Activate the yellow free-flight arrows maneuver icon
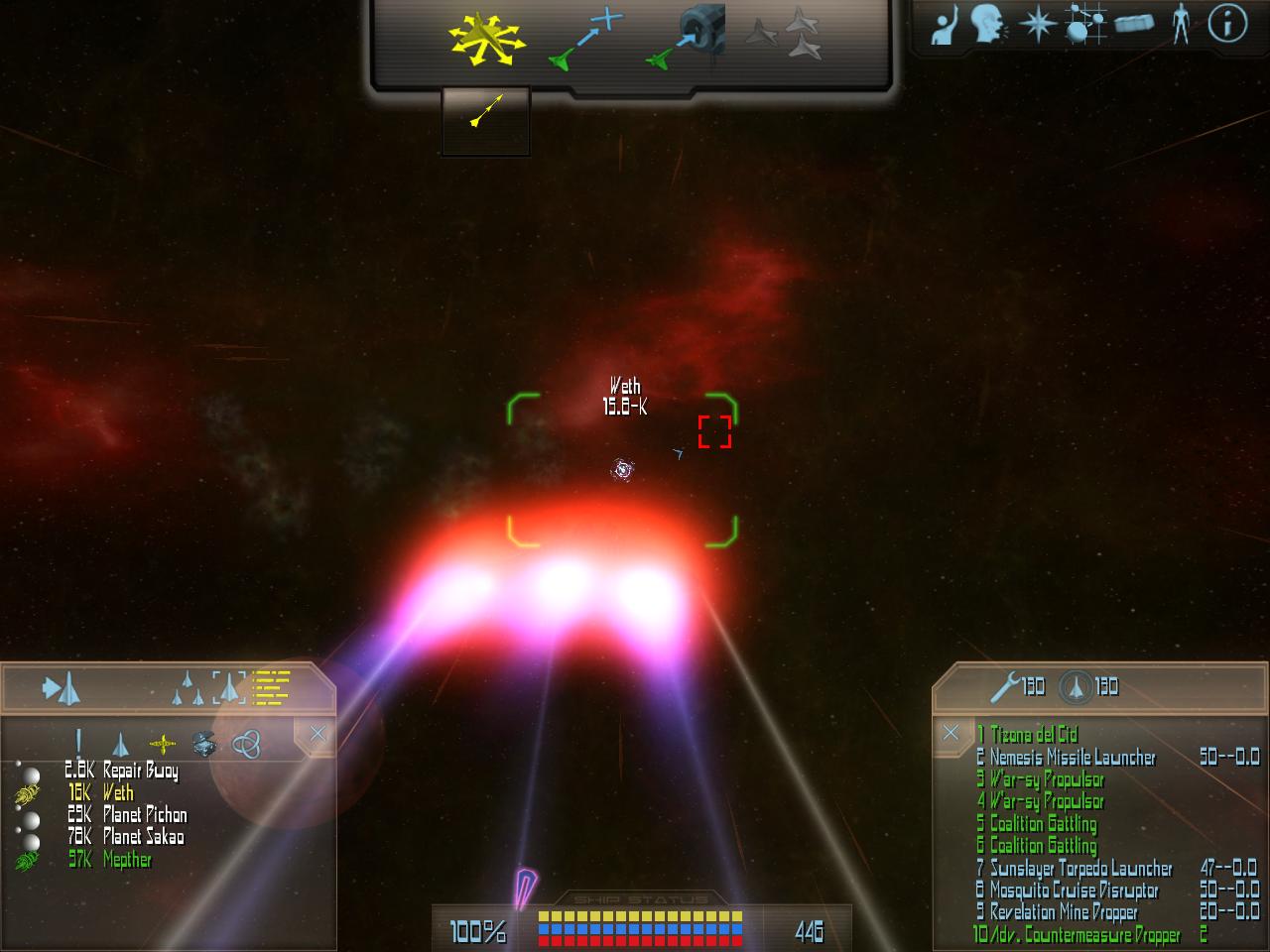 click(485, 41)
